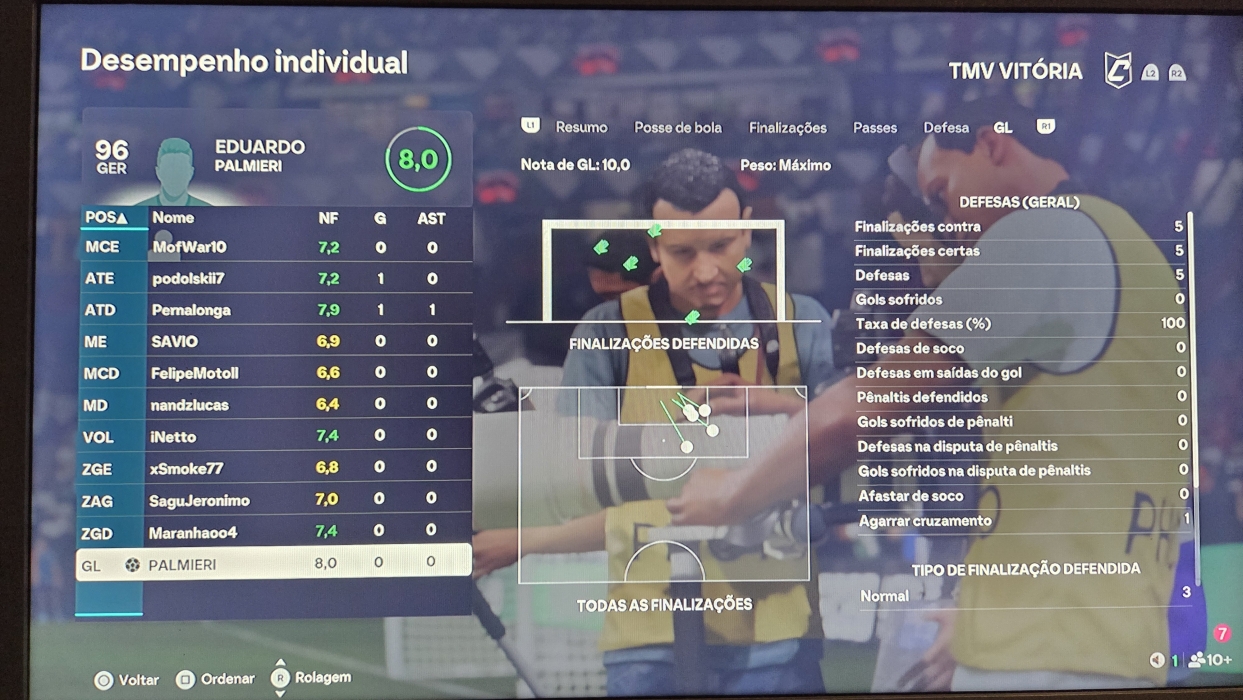The image size is (1243, 700).
Task: Show the Finalizações tab
Action: 787,128
